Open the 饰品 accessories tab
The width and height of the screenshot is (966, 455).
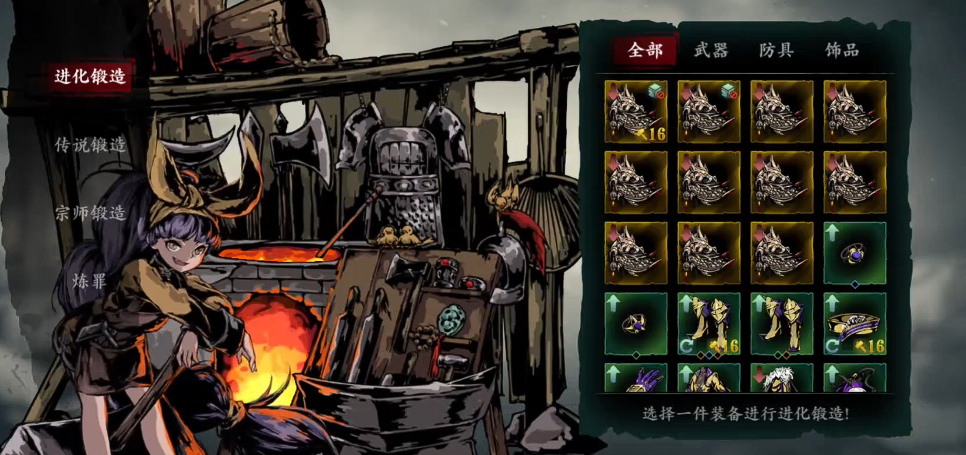point(842,50)
